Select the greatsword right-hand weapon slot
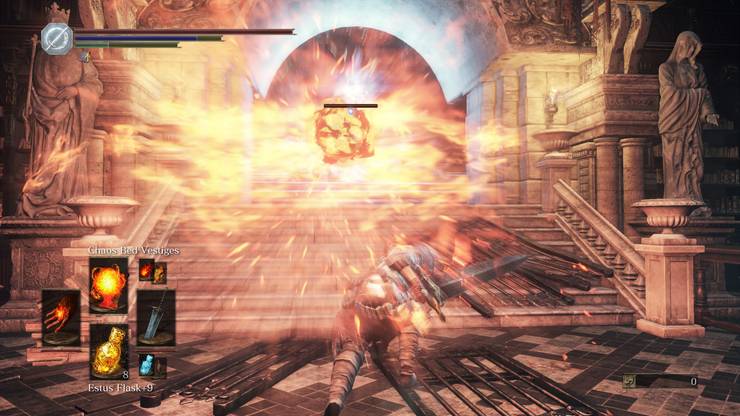 pyautogui.click(x=156, y=316)
